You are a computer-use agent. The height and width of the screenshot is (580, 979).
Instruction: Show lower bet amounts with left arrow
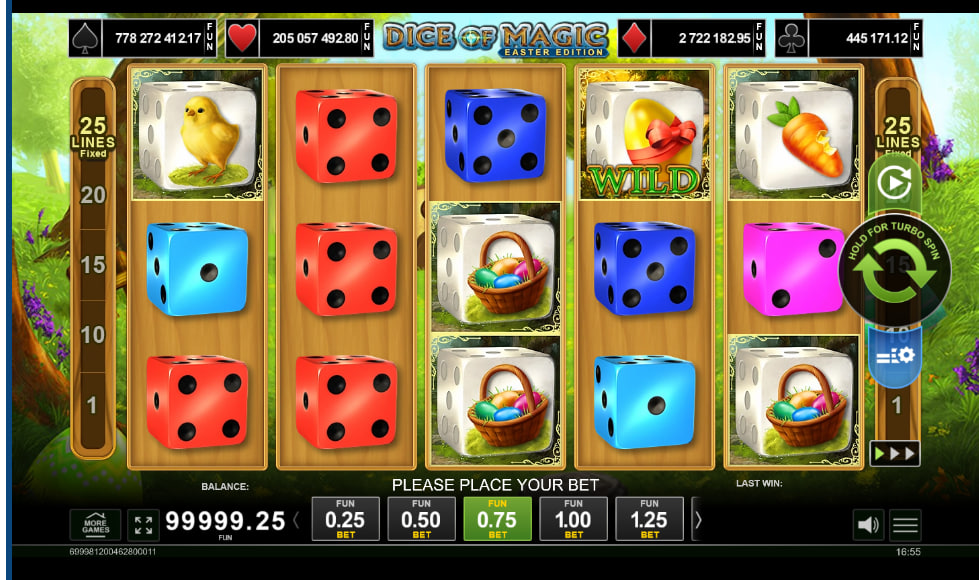pos(296,520)
